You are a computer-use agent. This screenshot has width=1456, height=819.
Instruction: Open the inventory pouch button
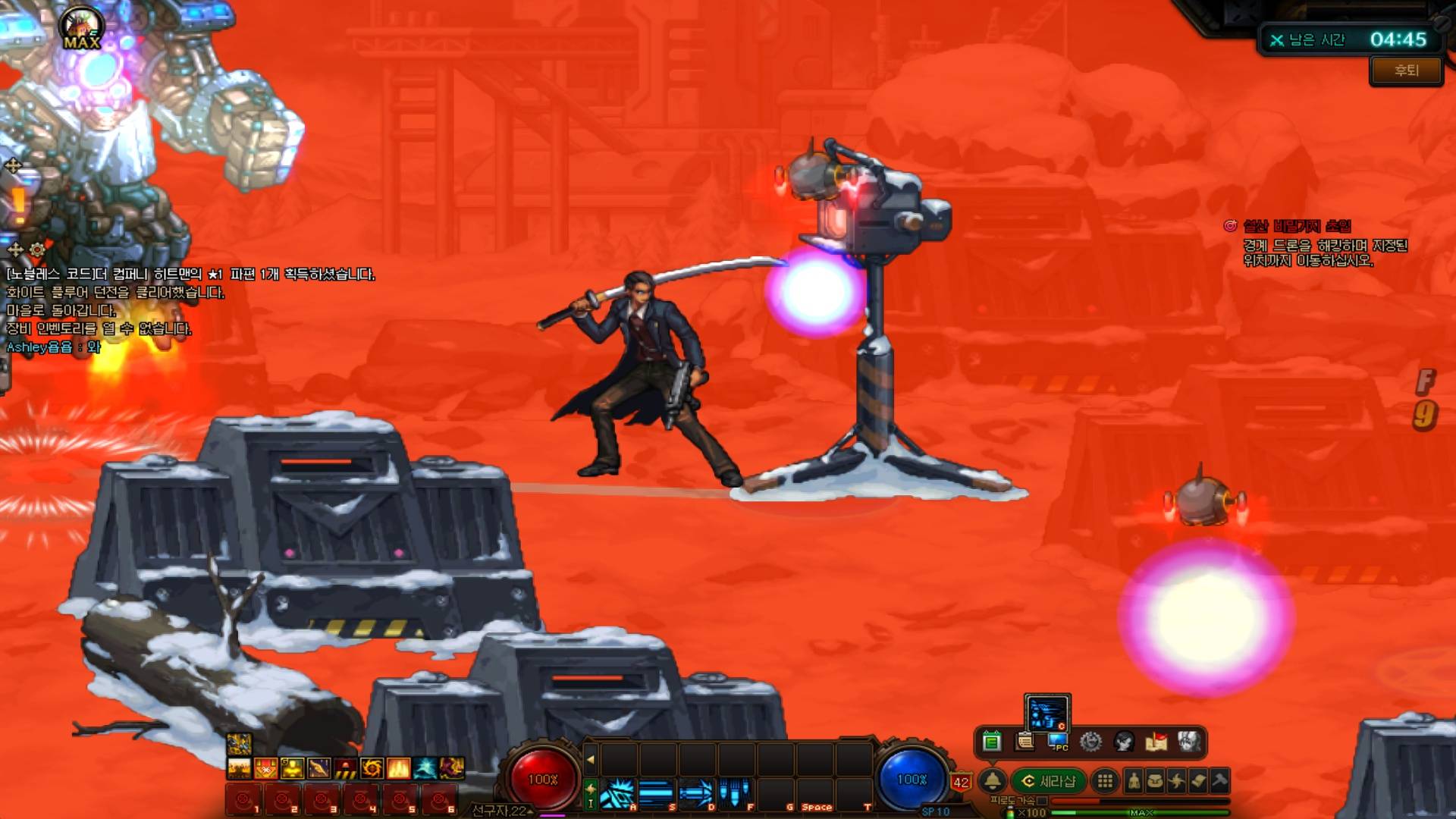1155,781
